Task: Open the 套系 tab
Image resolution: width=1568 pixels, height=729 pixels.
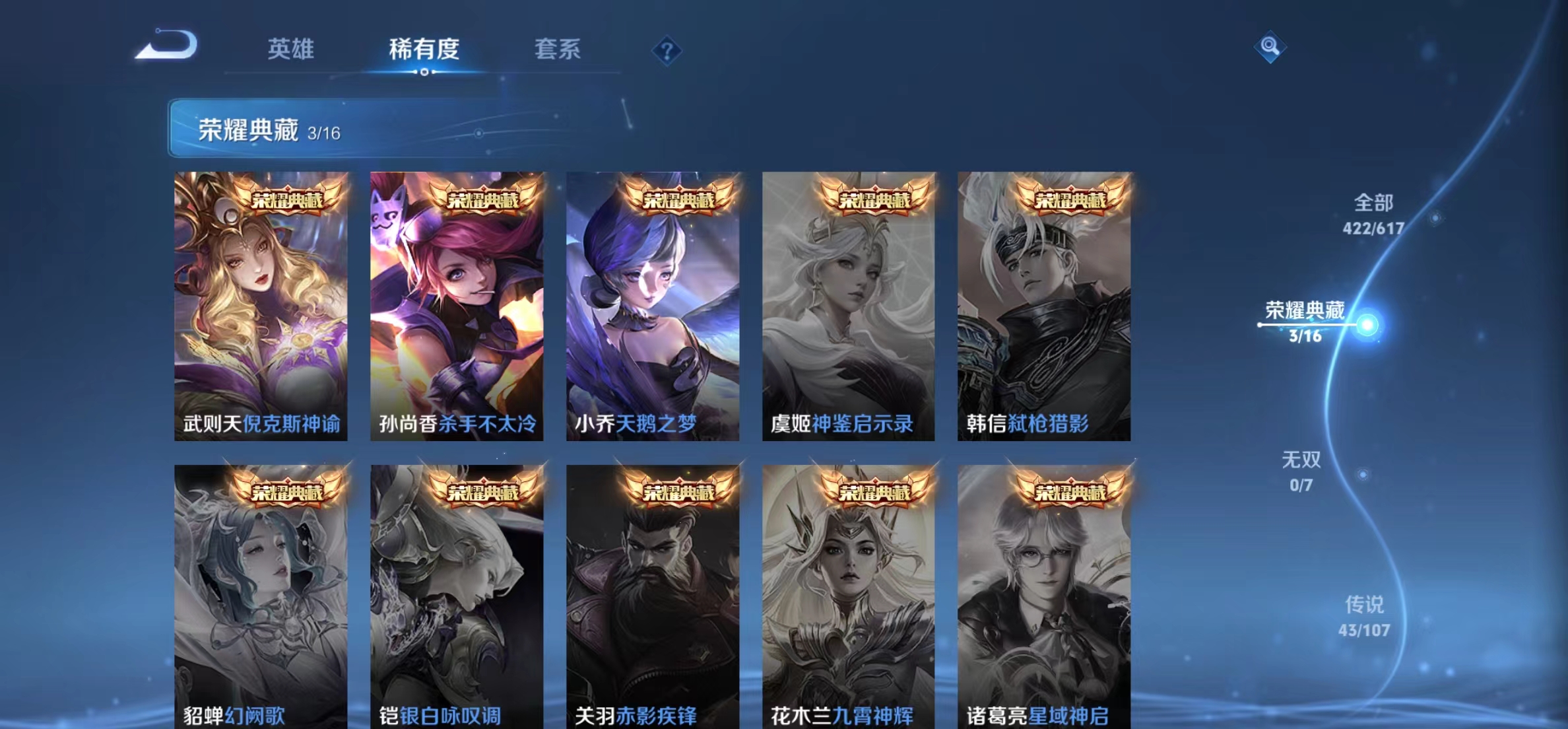Action: (558, 50)
